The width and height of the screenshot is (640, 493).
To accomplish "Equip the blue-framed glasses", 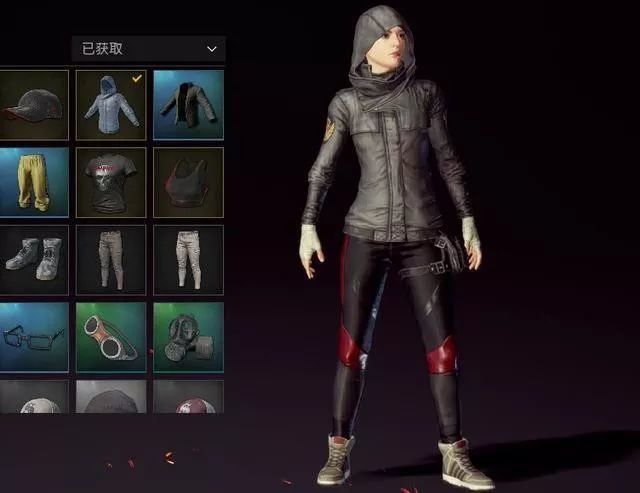I will (x=33, y=337).
